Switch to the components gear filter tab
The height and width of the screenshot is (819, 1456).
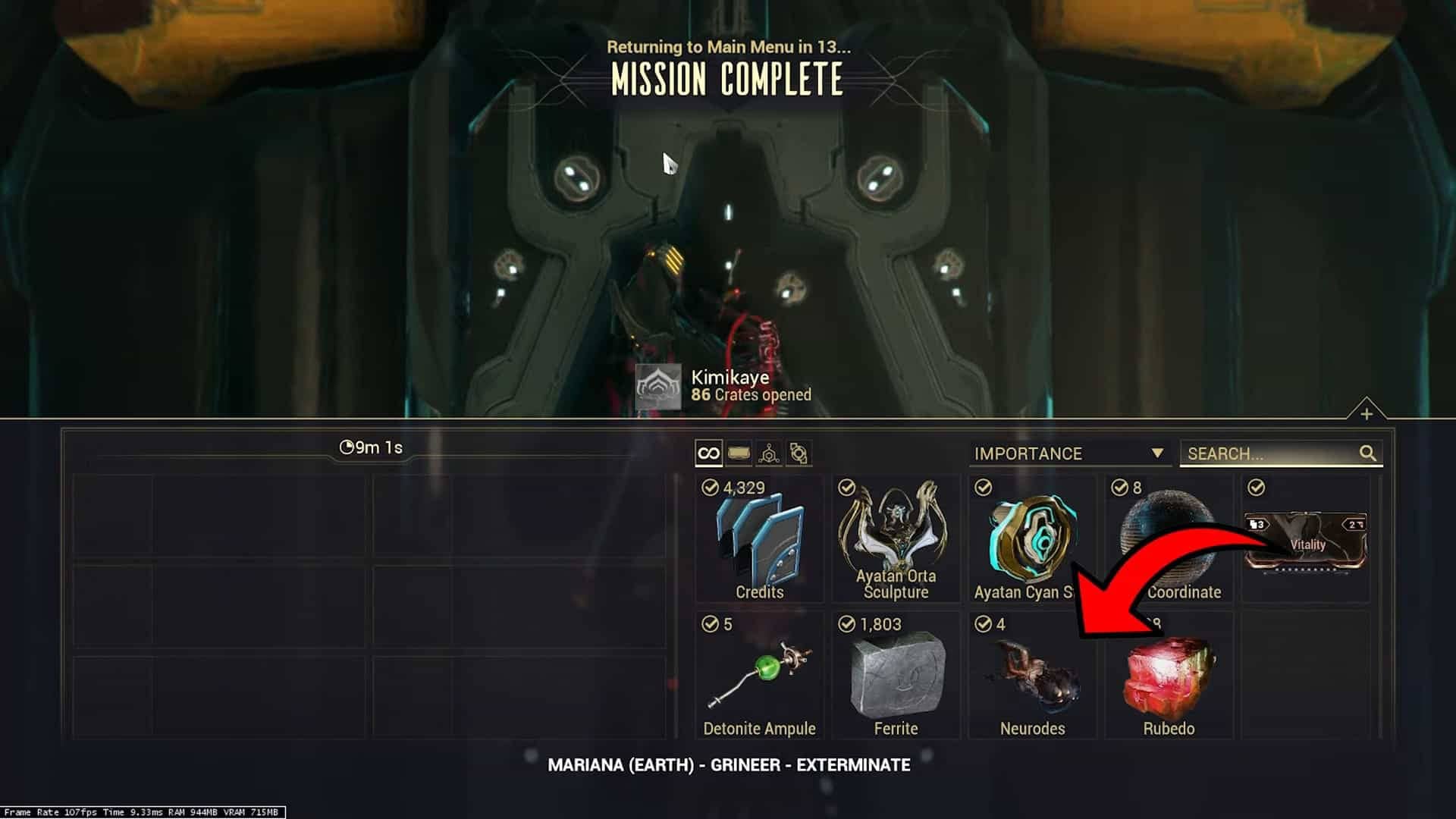tap(799, 453)
